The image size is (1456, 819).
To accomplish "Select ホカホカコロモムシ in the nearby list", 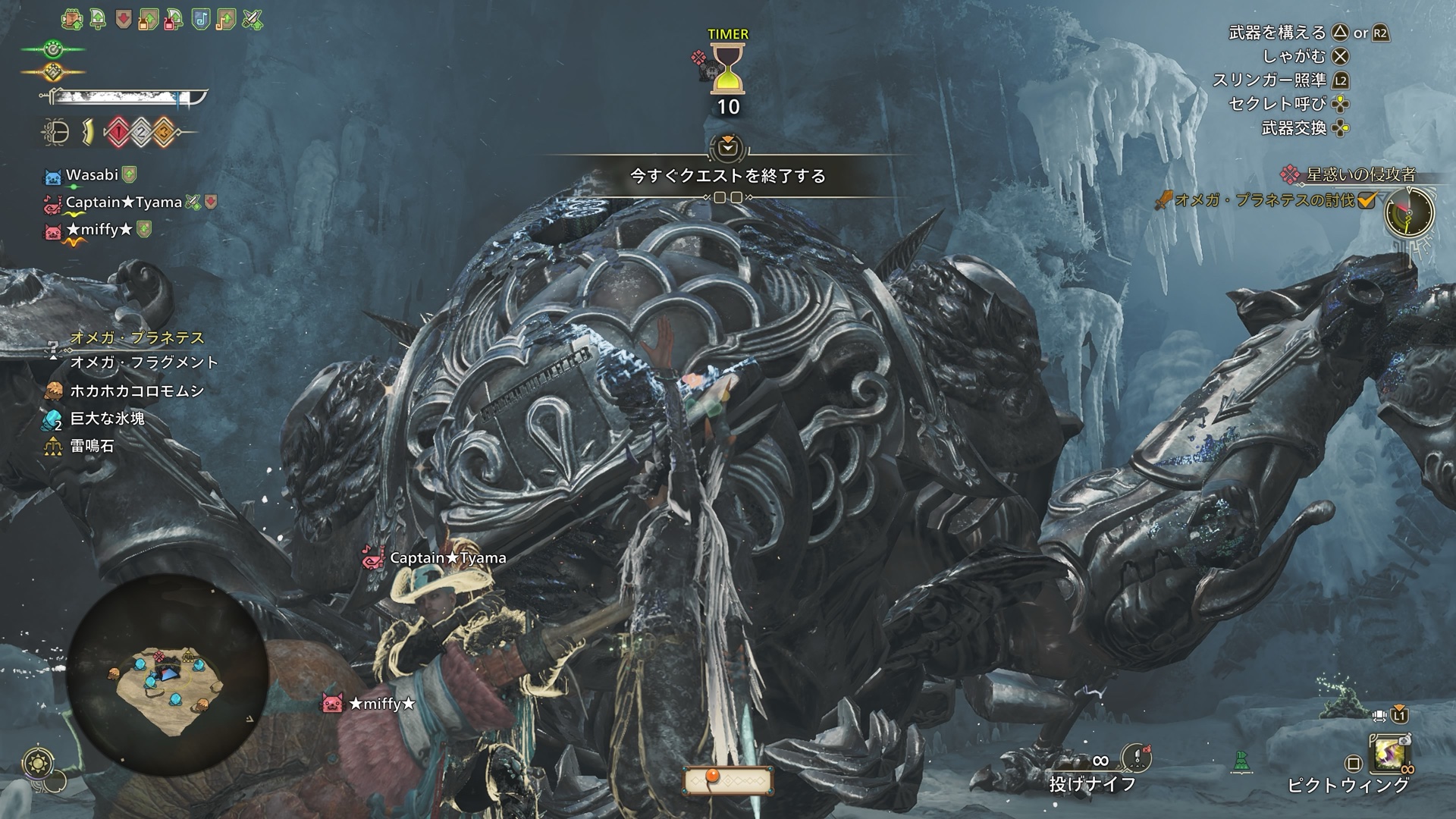I will [x=136, y=391].
